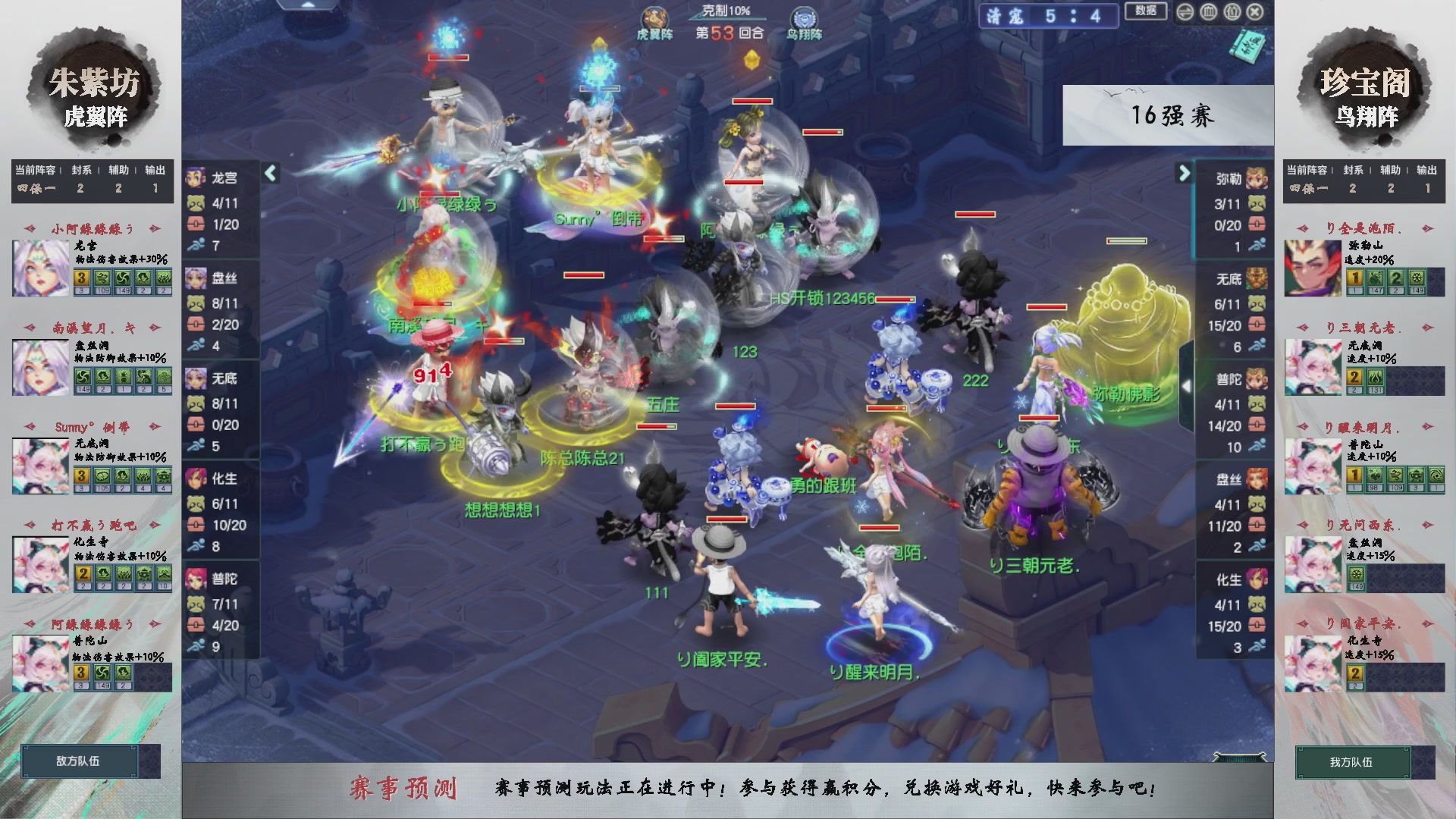This screenshot has width=1456, height=819.
Task: Select the 龙宫 portrait in the left roster
Action: pyautogui.click(x=197, y=178)
